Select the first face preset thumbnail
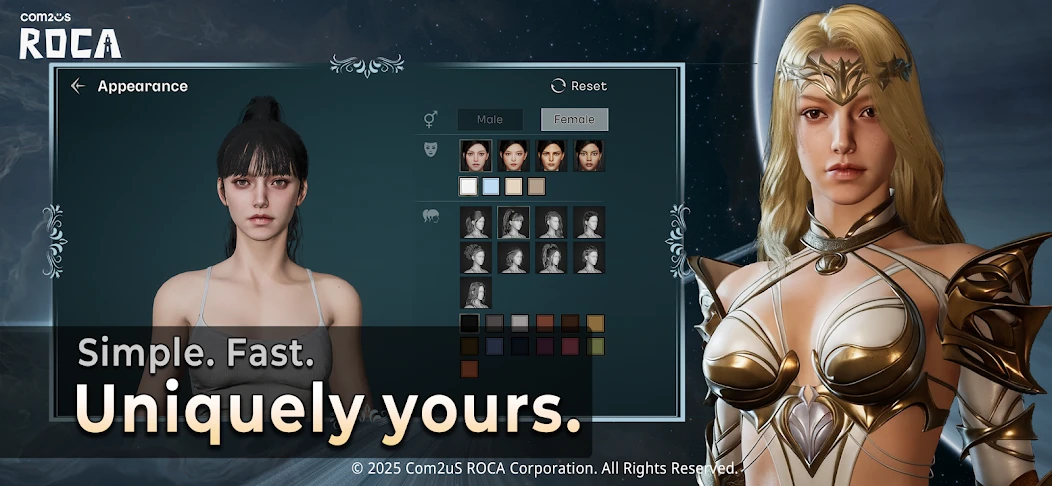The width and height of the screenshot is (1052, 486). (x=476, y=155)
